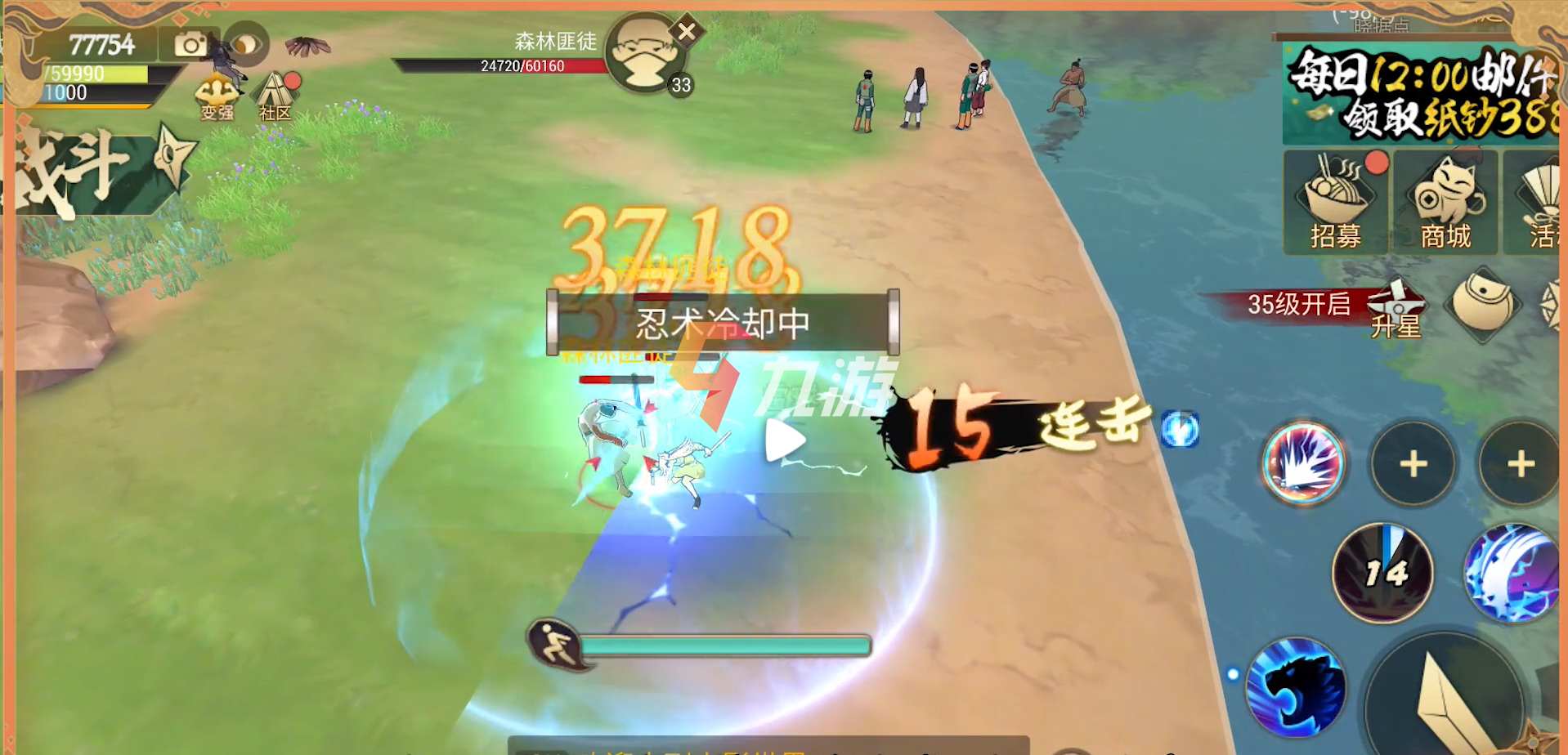The width and height of the screenshot is (1568, 755).
Task: Activate the skill on 14 cooldown
Action: [1383, 573]
